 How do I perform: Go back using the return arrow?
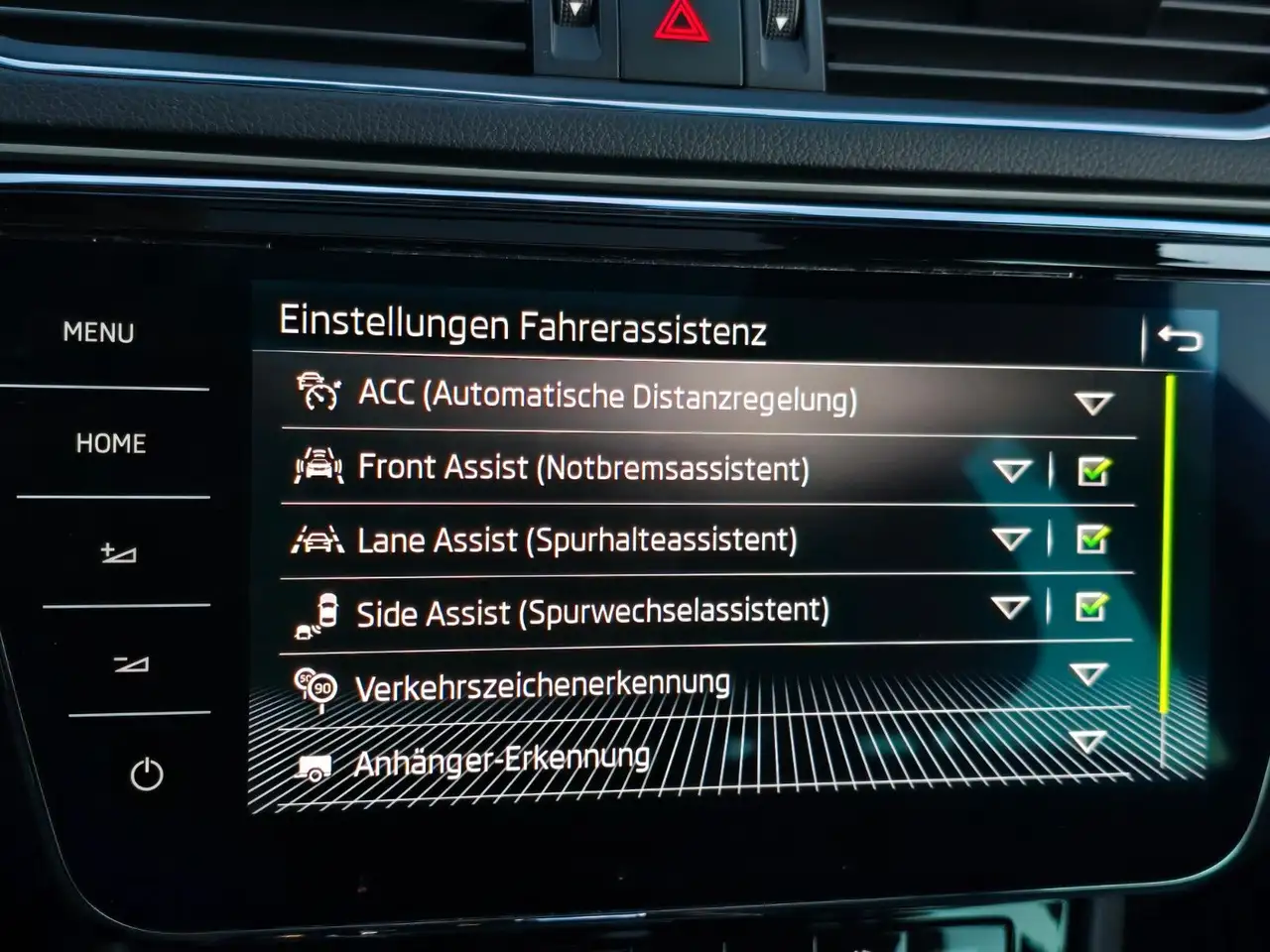coord(1179,340)
